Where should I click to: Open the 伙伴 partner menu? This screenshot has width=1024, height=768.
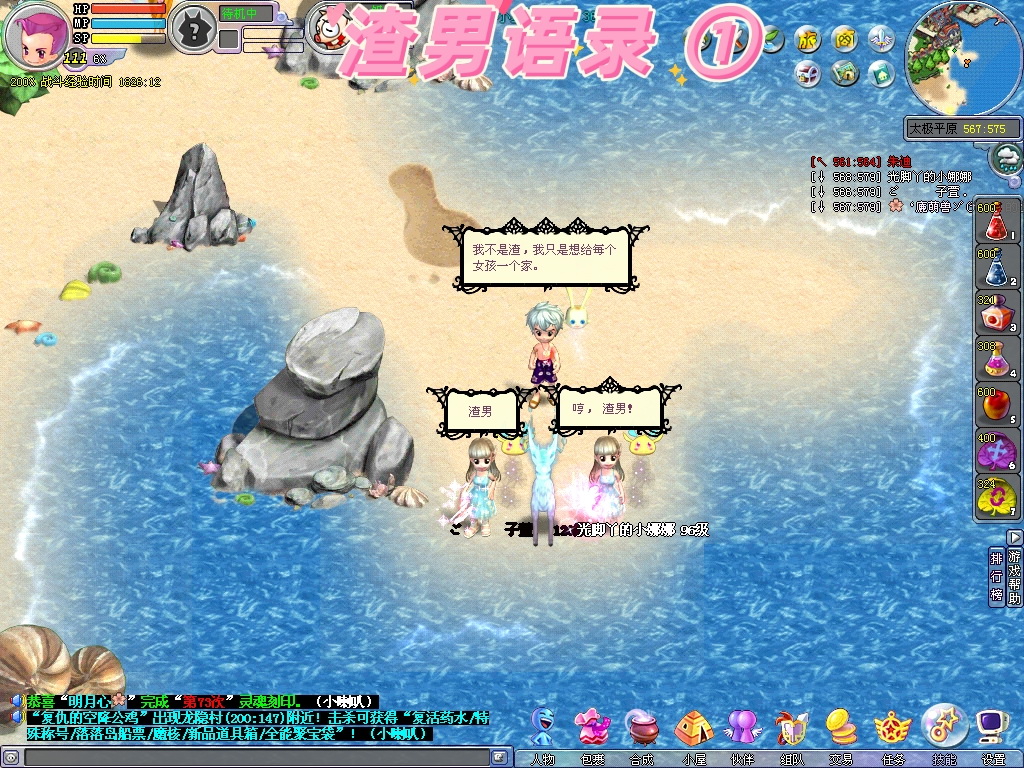point(742,728)
